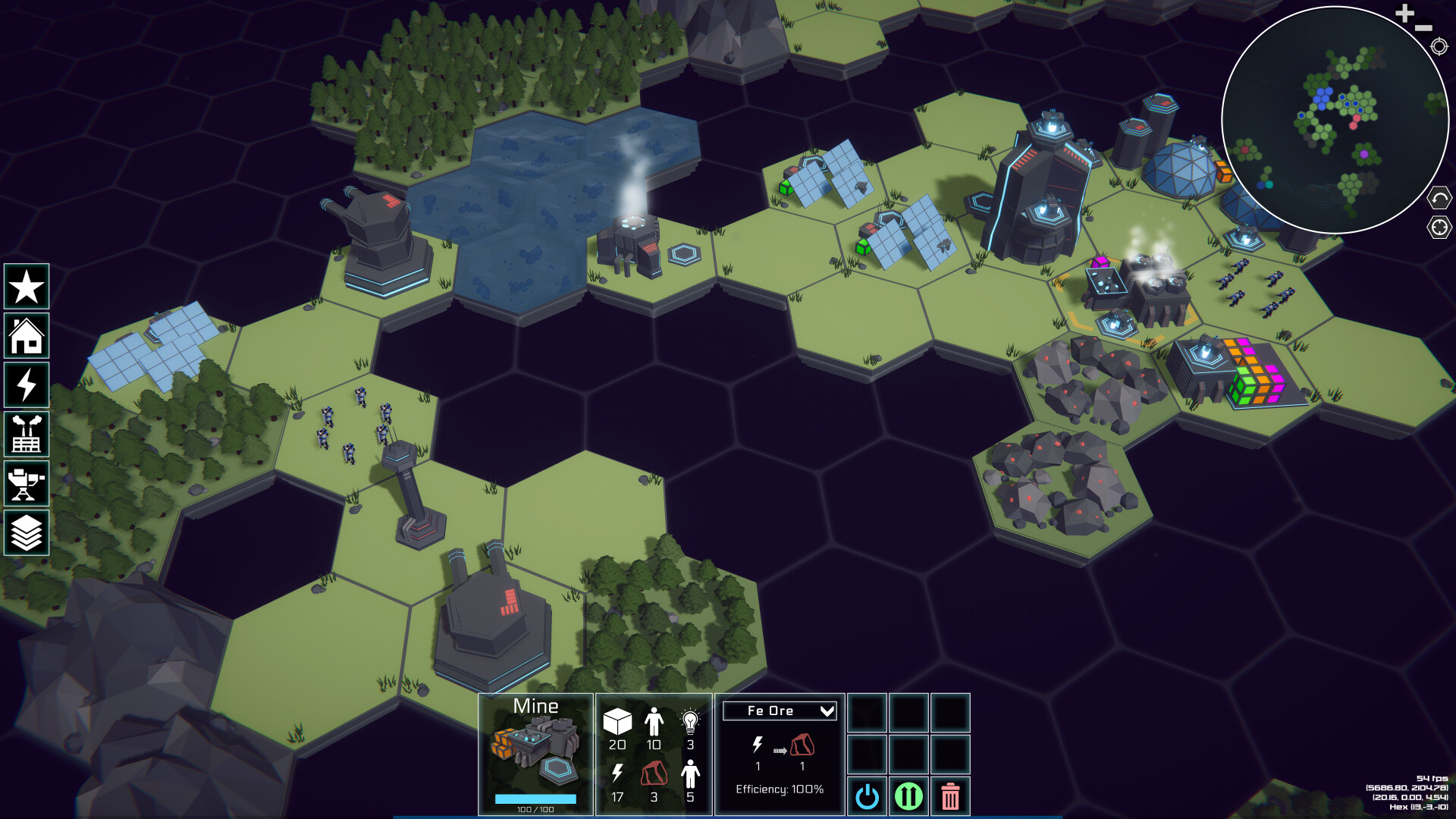Delete the Mine with the trash icon

(952, 796)
